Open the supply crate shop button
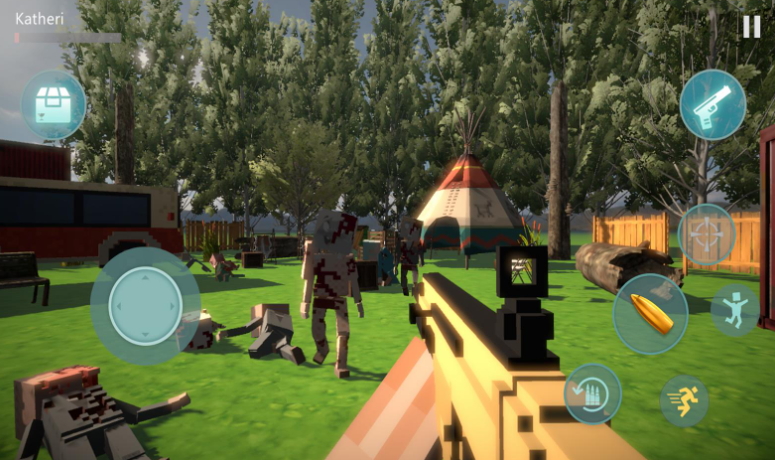This screenshot has width=775, height=460. (x=53, y=105)
